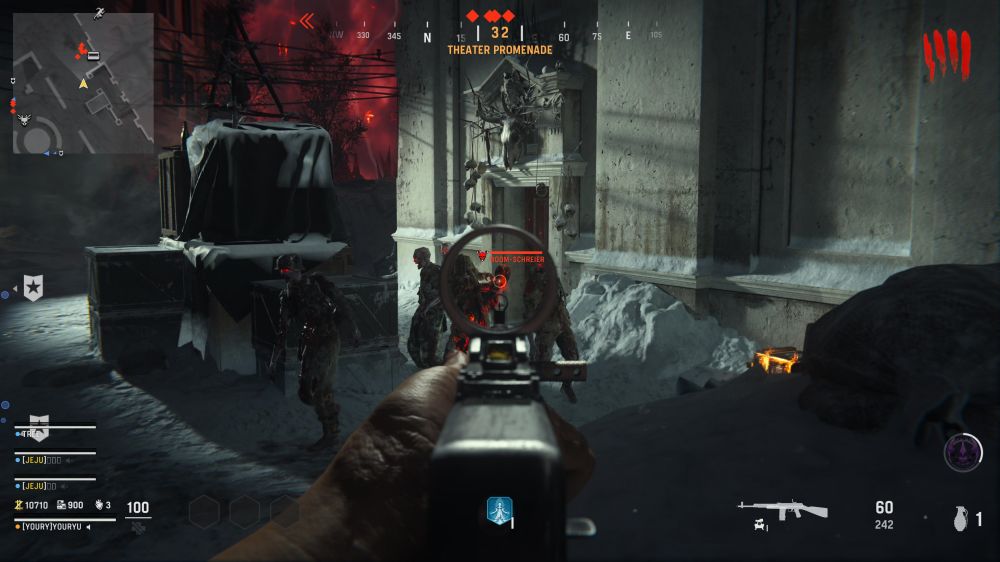The width and height of the screenshot is (1000, 562).
Task: Click the star shield icon
Action: (x=33, y=289)
